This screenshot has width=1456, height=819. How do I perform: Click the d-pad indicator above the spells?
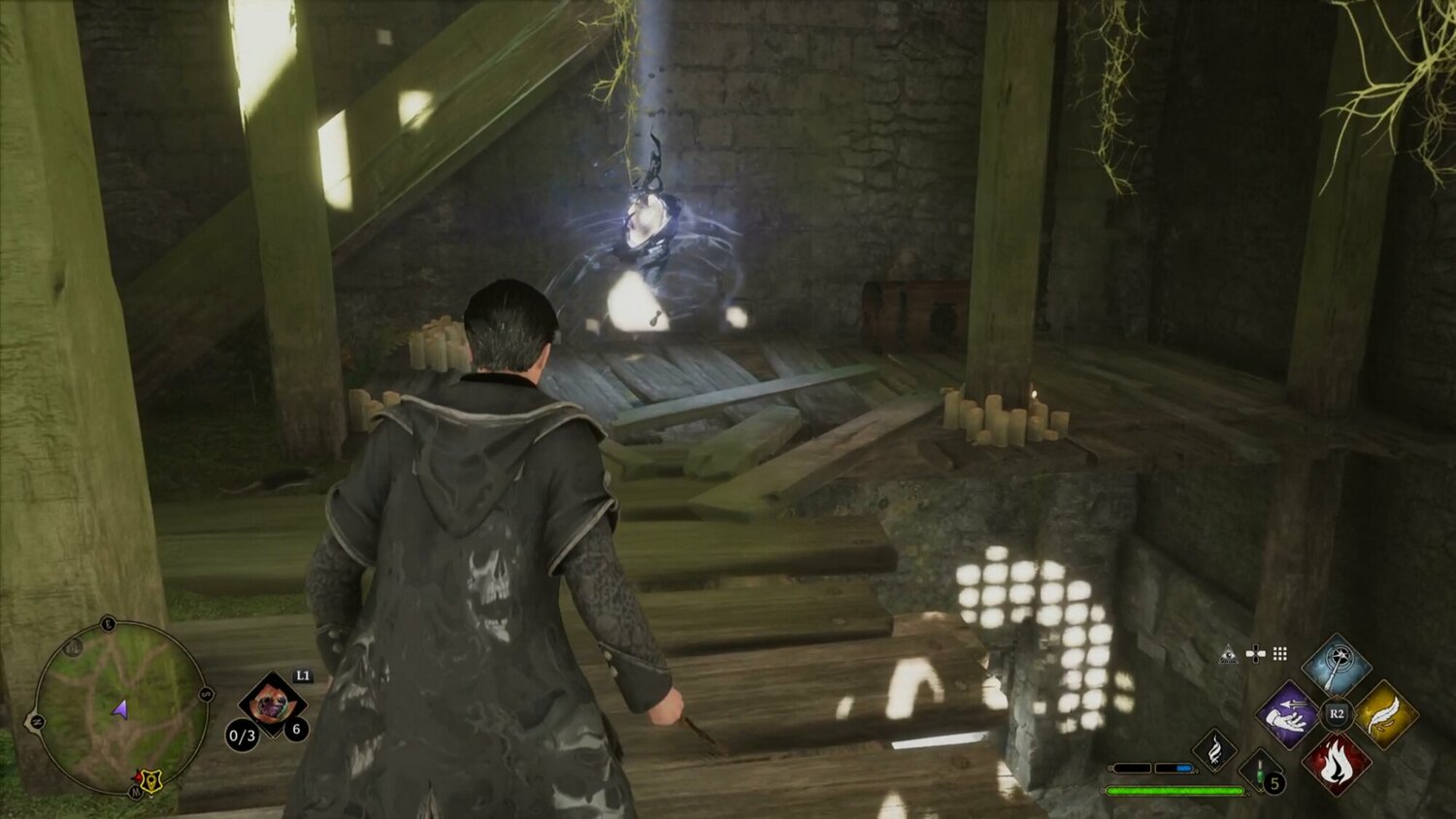pyautogui.click(x=1256, y=655)
